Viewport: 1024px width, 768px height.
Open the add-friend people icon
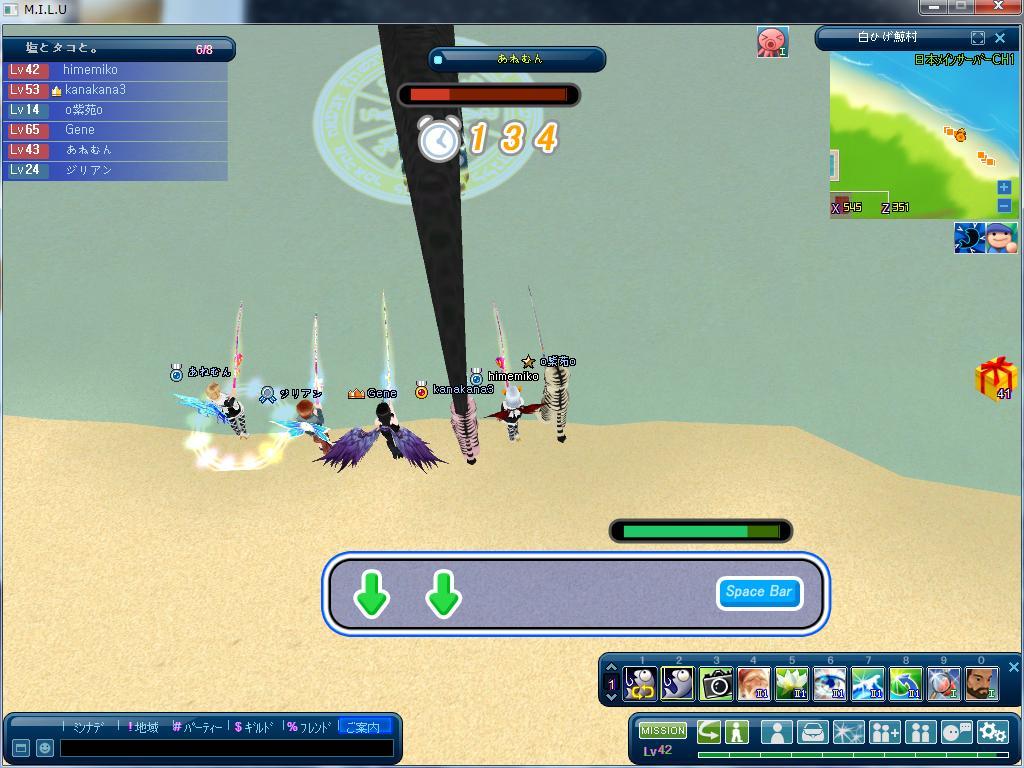click(884, 732)
